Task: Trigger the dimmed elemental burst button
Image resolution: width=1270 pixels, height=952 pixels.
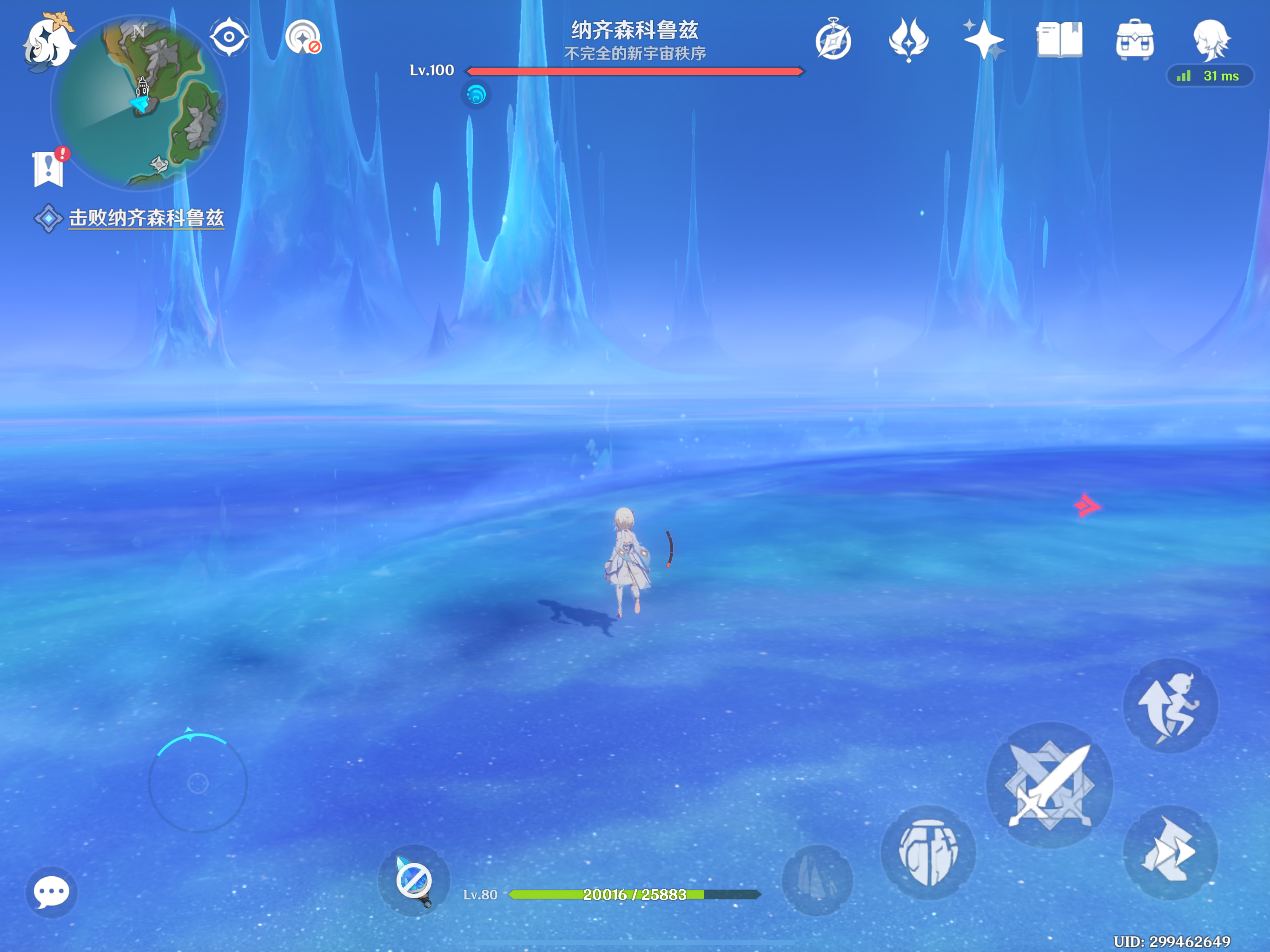Action: click(817, 879)
